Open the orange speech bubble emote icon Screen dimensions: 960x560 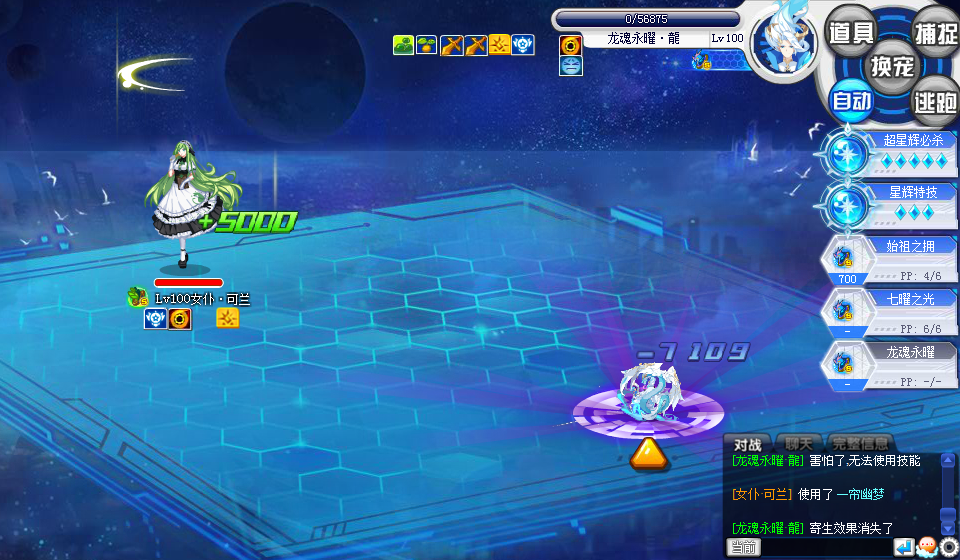(x=926, y=547)
